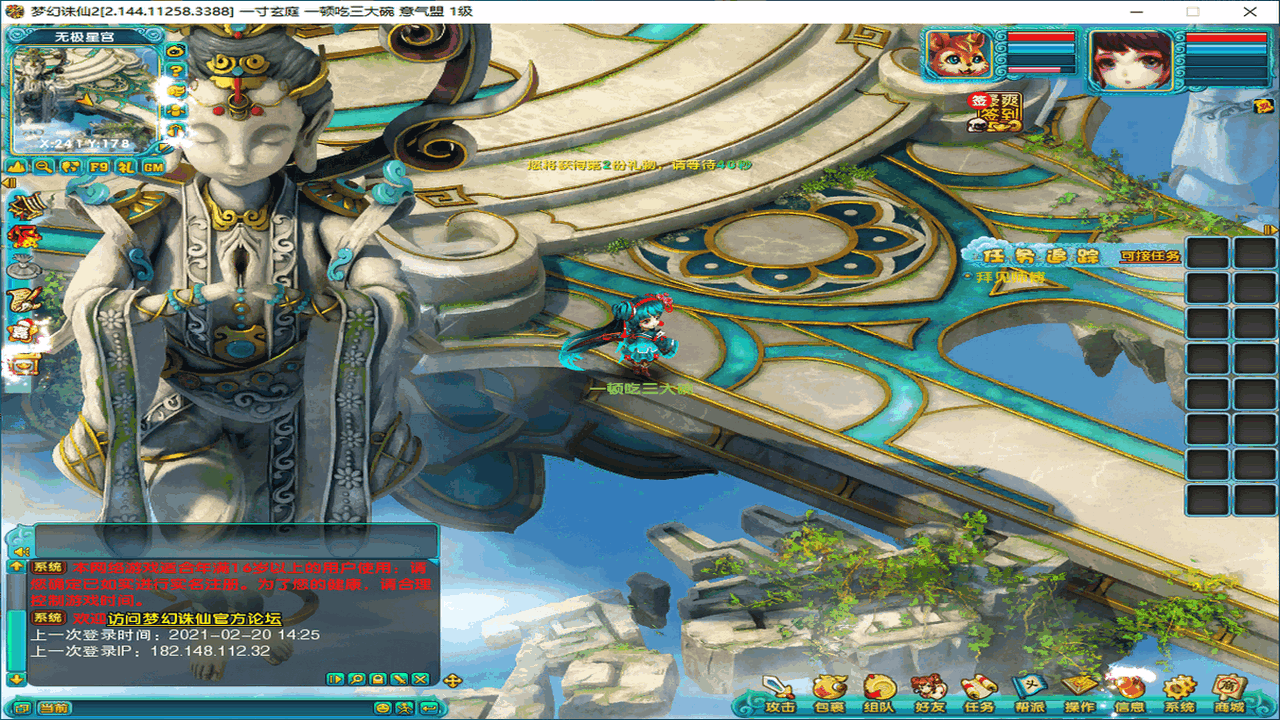This screenshot has width=1280, height=720.
Task: Open the emoji smiley button in chat bar
Action: point(382,708)
